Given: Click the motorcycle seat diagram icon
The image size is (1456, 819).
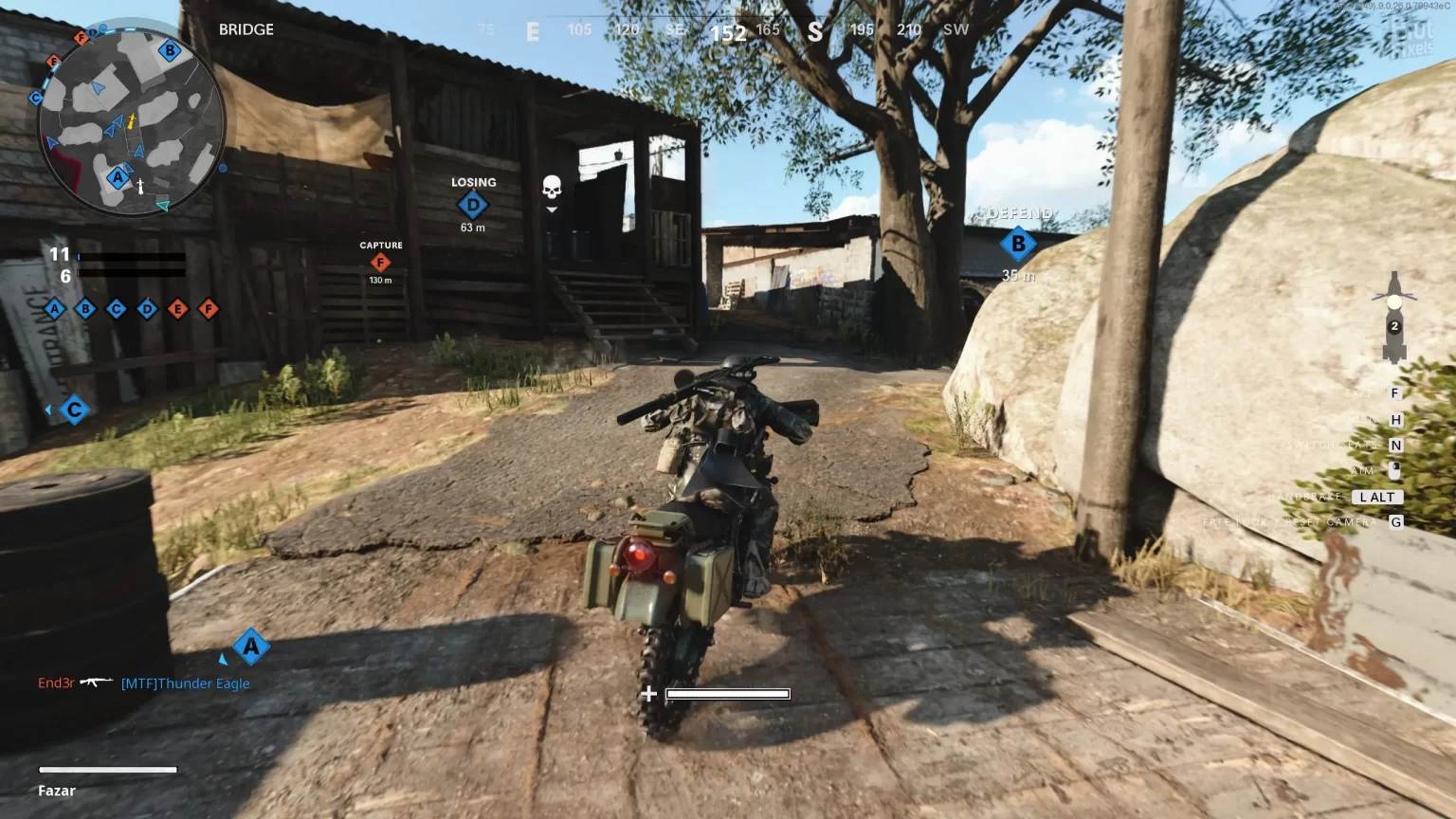Looking at the screenshot, I should [x=1393, y=318].
